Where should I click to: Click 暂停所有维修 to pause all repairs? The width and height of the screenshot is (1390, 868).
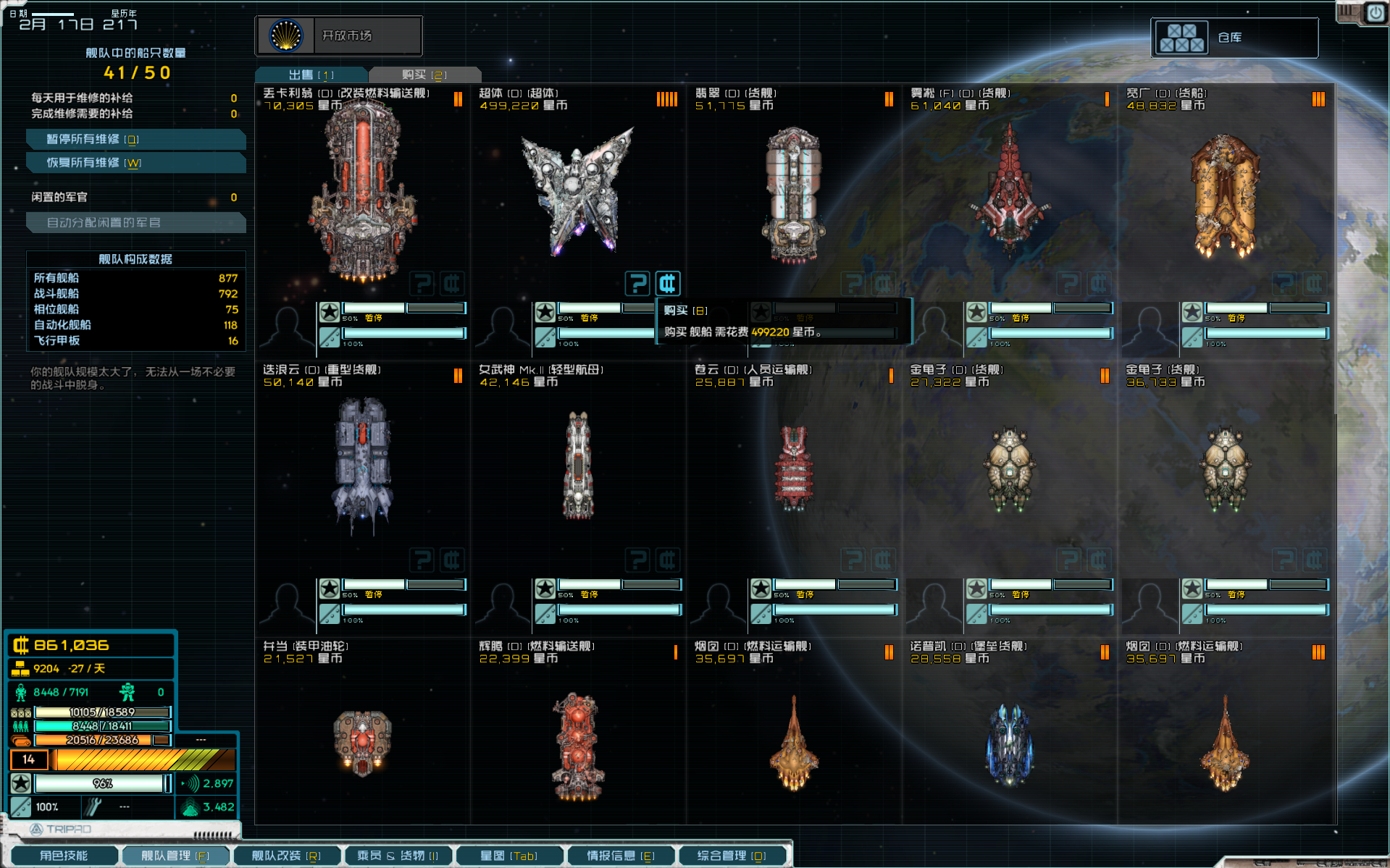(135, 139)
